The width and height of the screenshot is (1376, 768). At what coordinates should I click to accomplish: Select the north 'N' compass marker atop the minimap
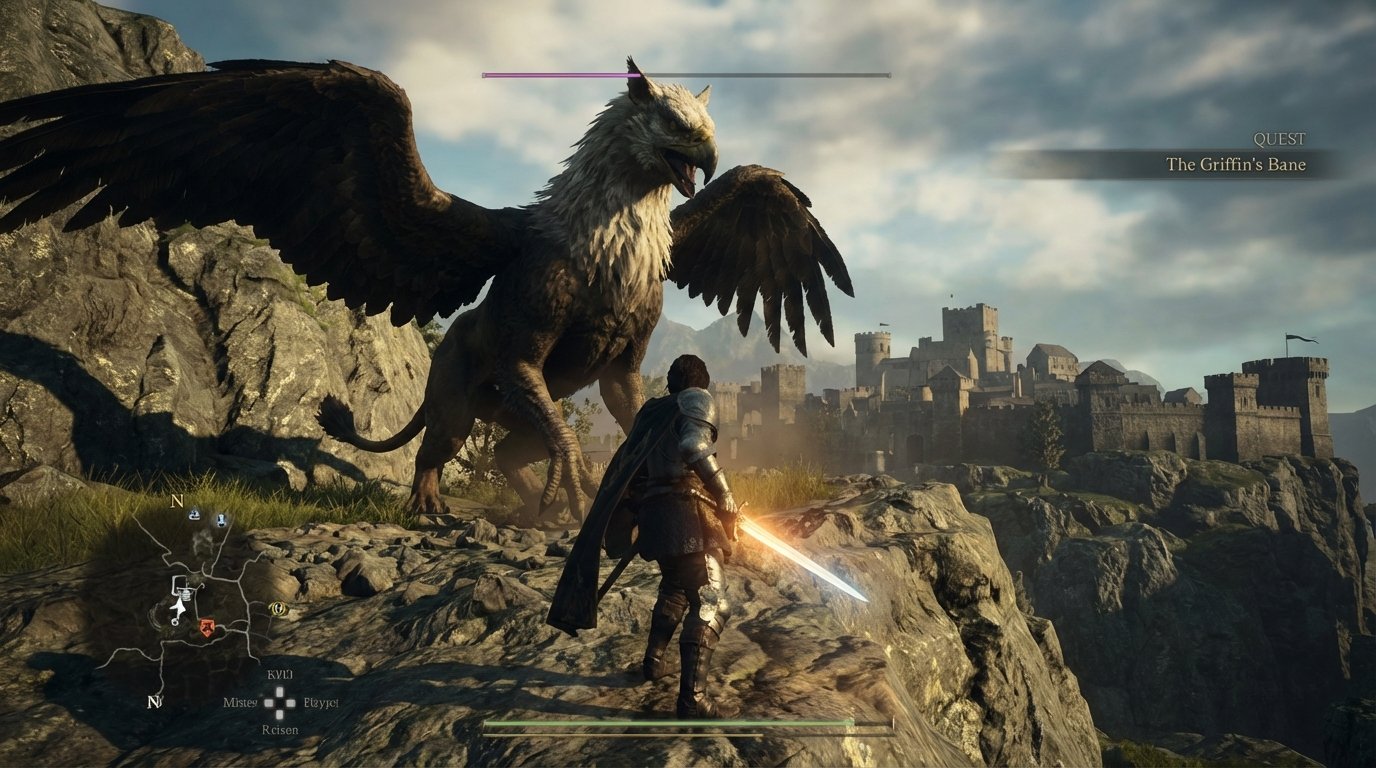pos(176,502)
